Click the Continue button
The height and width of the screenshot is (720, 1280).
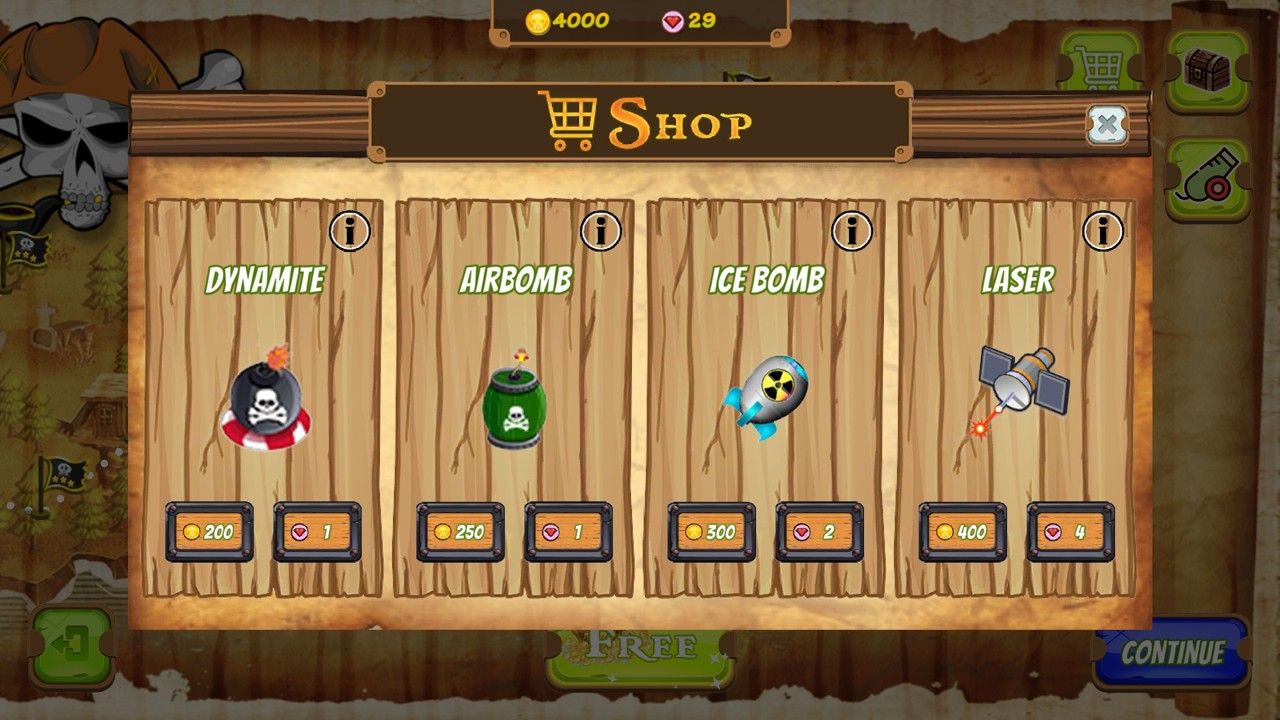point(1172,653)
